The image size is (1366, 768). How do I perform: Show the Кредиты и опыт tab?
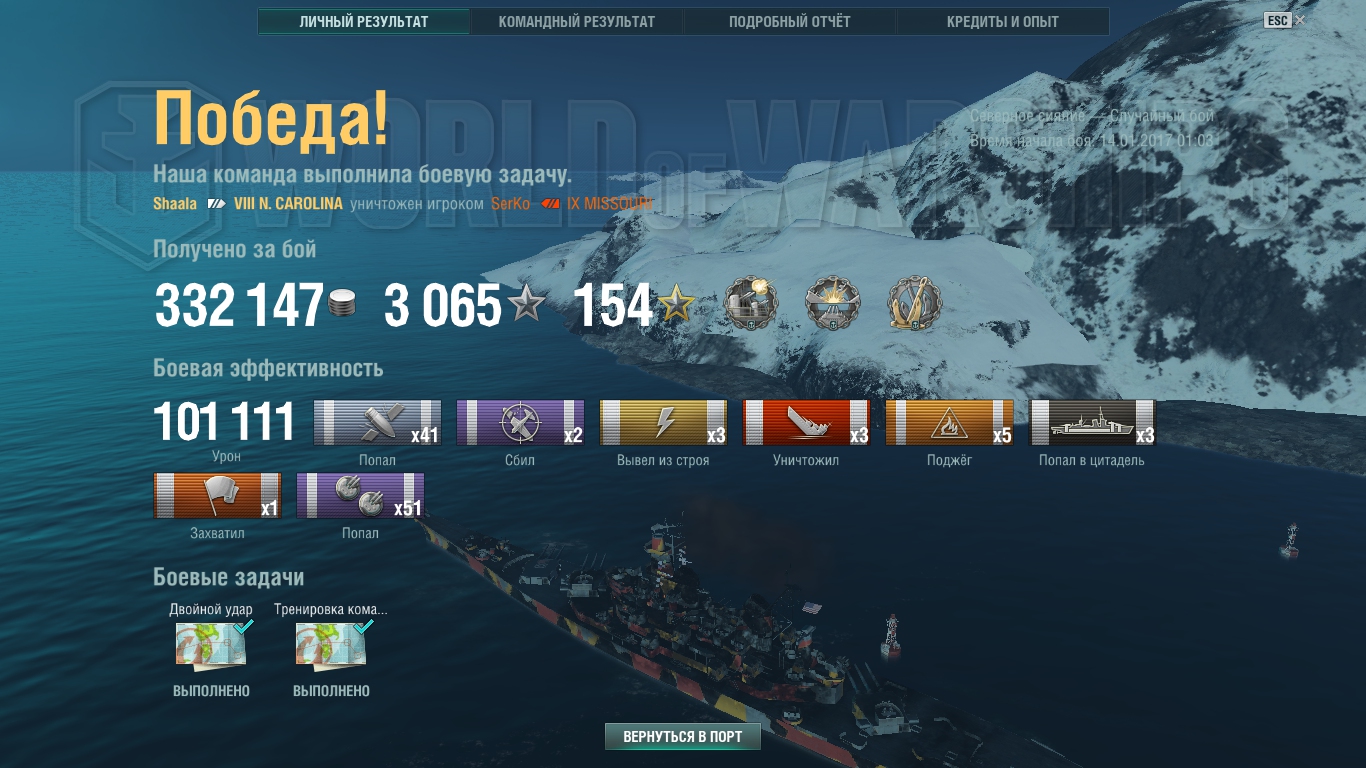pyautogui.click(x=1002, y=21)
